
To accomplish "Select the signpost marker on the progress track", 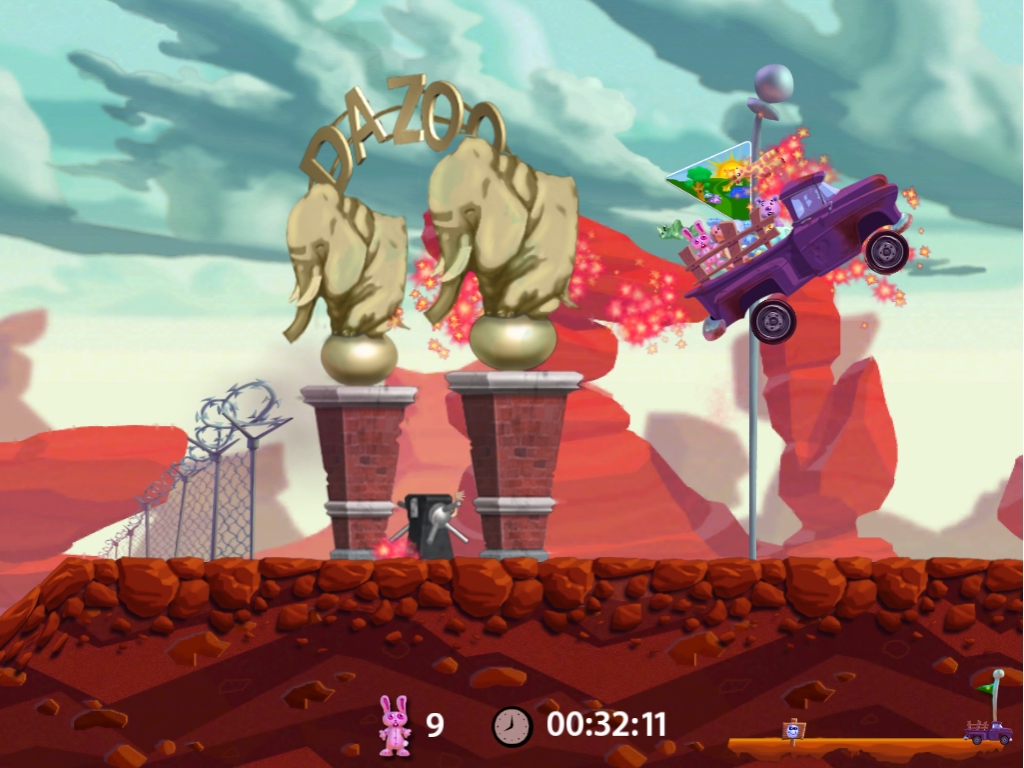I will [793, 730].
